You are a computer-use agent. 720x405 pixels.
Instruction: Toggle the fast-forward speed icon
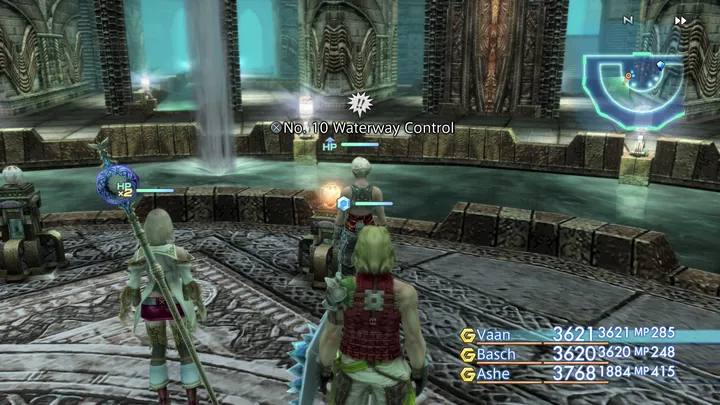pos(681,20)
